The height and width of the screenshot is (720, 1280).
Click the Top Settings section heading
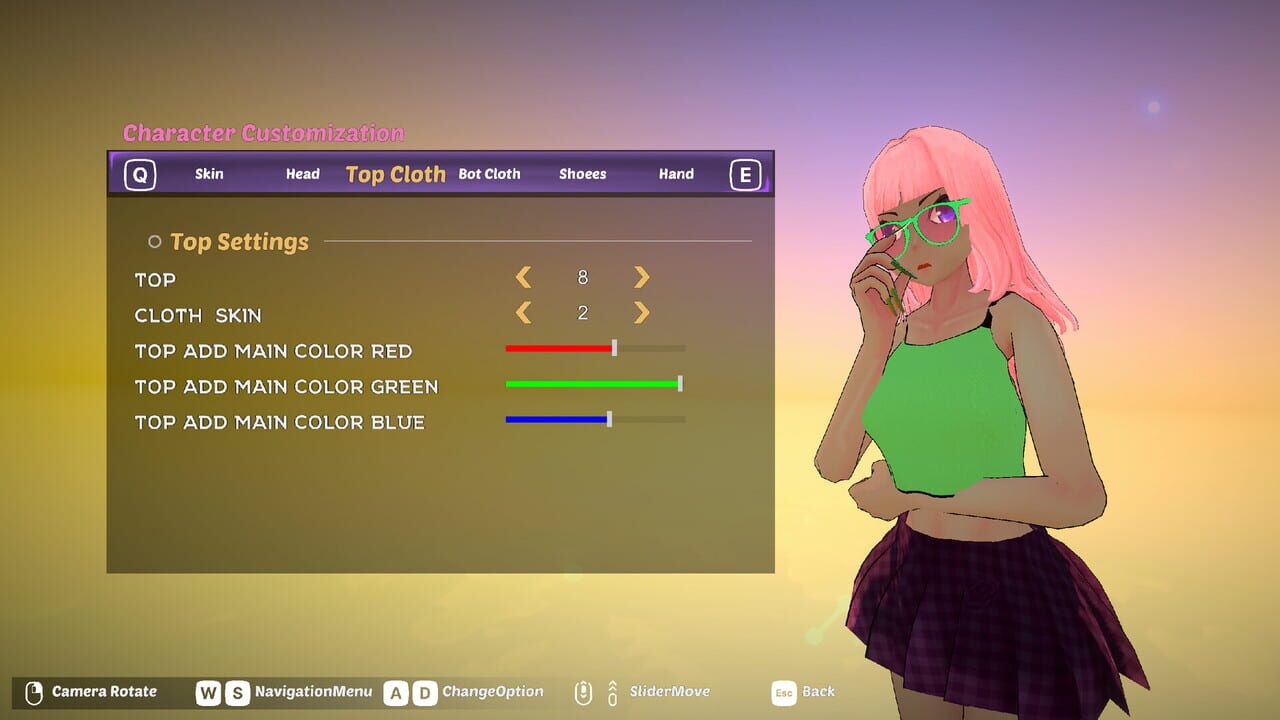click(241, 241)
